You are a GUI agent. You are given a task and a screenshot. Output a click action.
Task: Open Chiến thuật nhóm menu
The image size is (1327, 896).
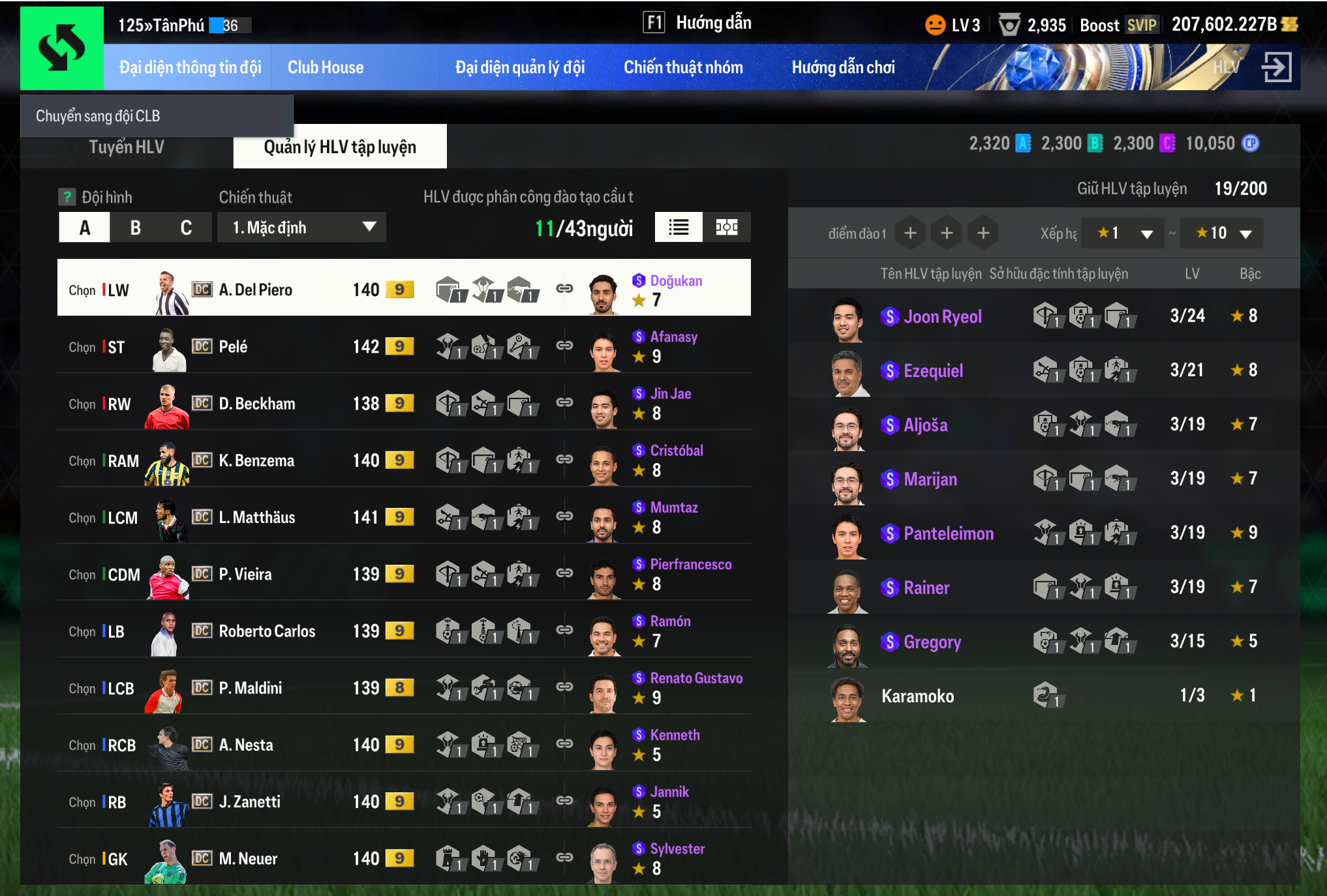[x=683, y=67]
